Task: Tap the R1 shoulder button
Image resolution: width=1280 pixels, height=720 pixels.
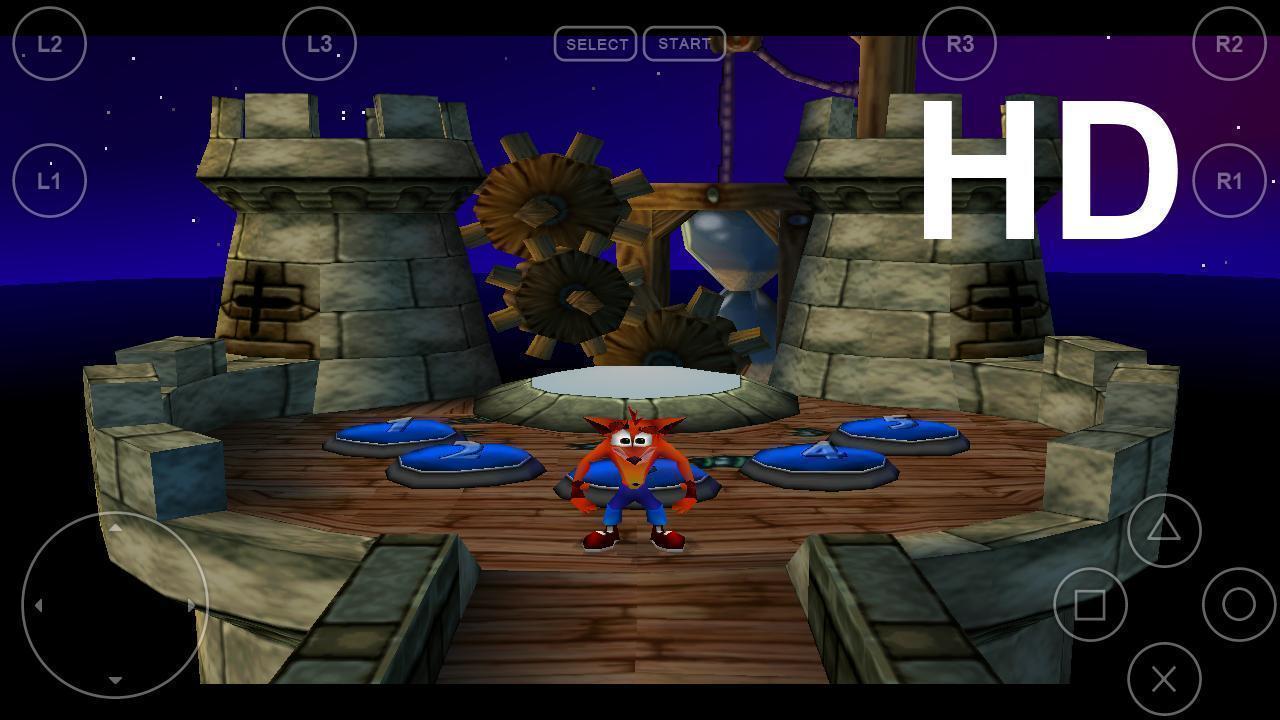Action: coord(1229,181)
